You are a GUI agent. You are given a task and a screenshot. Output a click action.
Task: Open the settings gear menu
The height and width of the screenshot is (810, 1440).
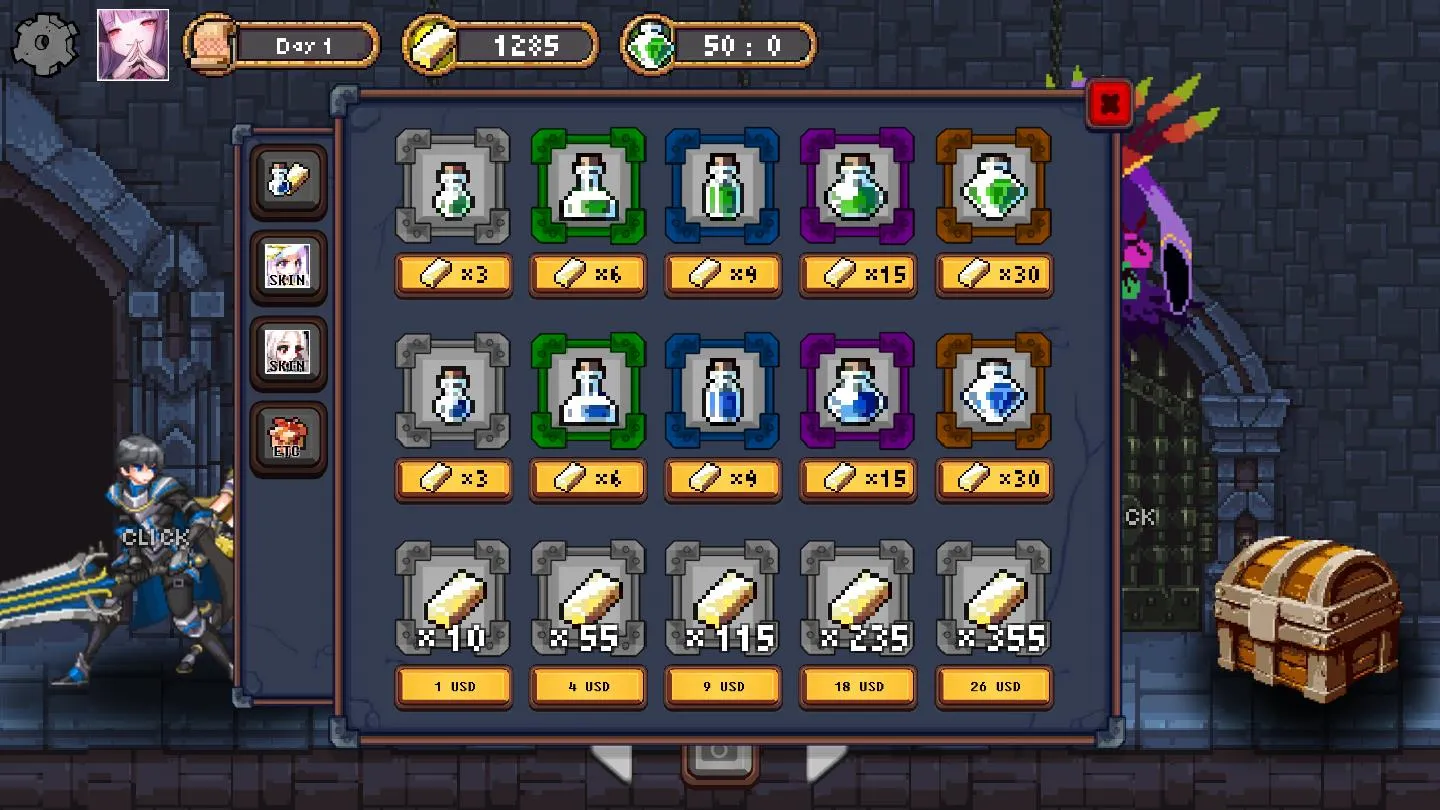(x=42, y=42)
